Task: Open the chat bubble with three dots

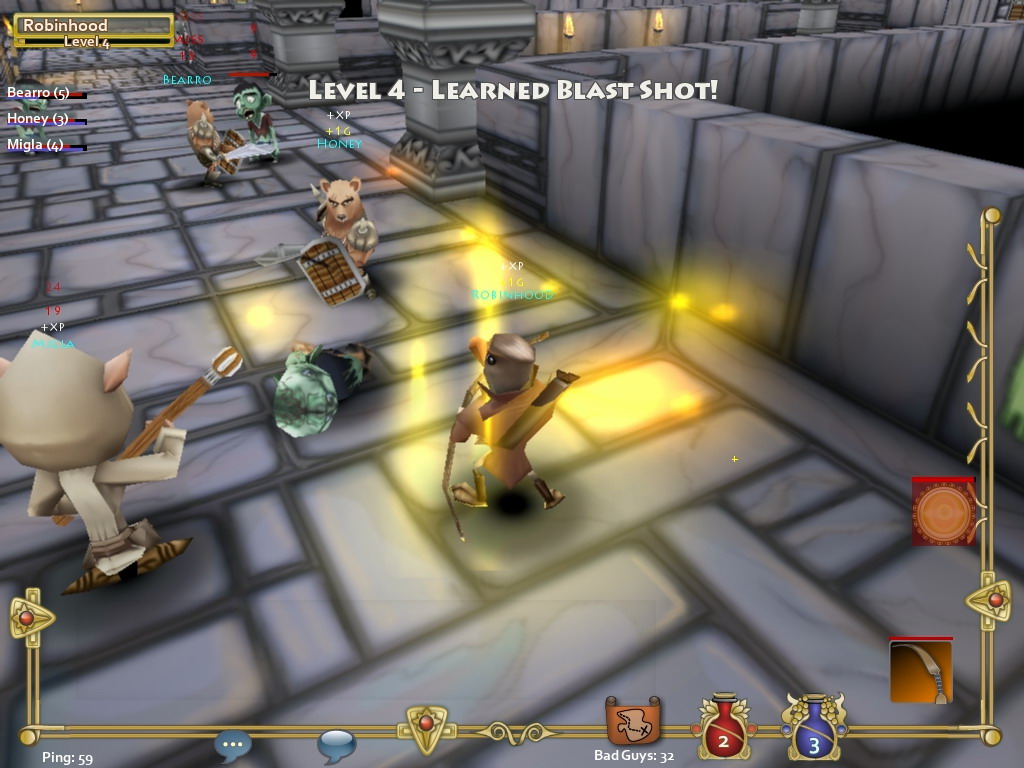Action: tap(233, 743)
